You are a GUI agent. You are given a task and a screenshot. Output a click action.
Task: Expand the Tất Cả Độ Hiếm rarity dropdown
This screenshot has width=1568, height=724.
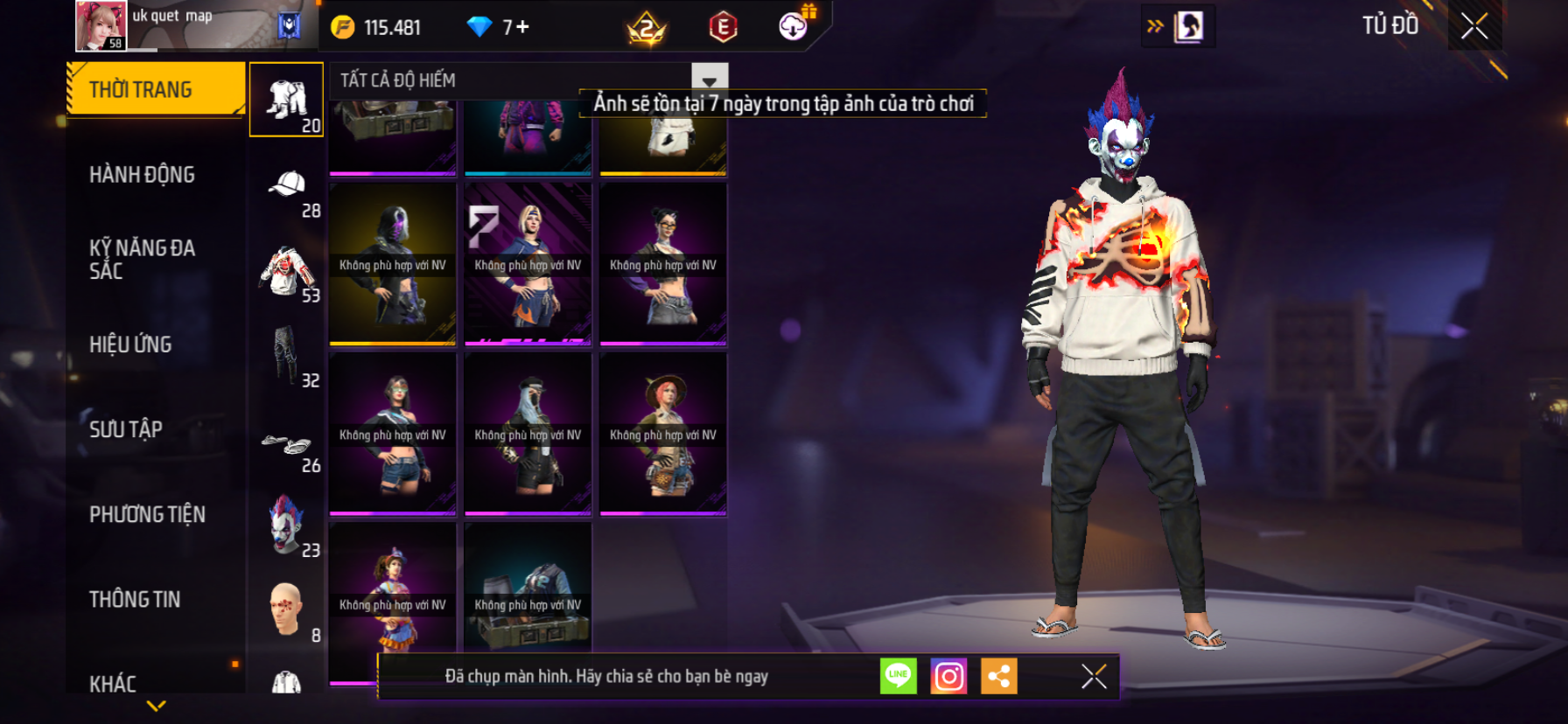click(x=710, y=79)
